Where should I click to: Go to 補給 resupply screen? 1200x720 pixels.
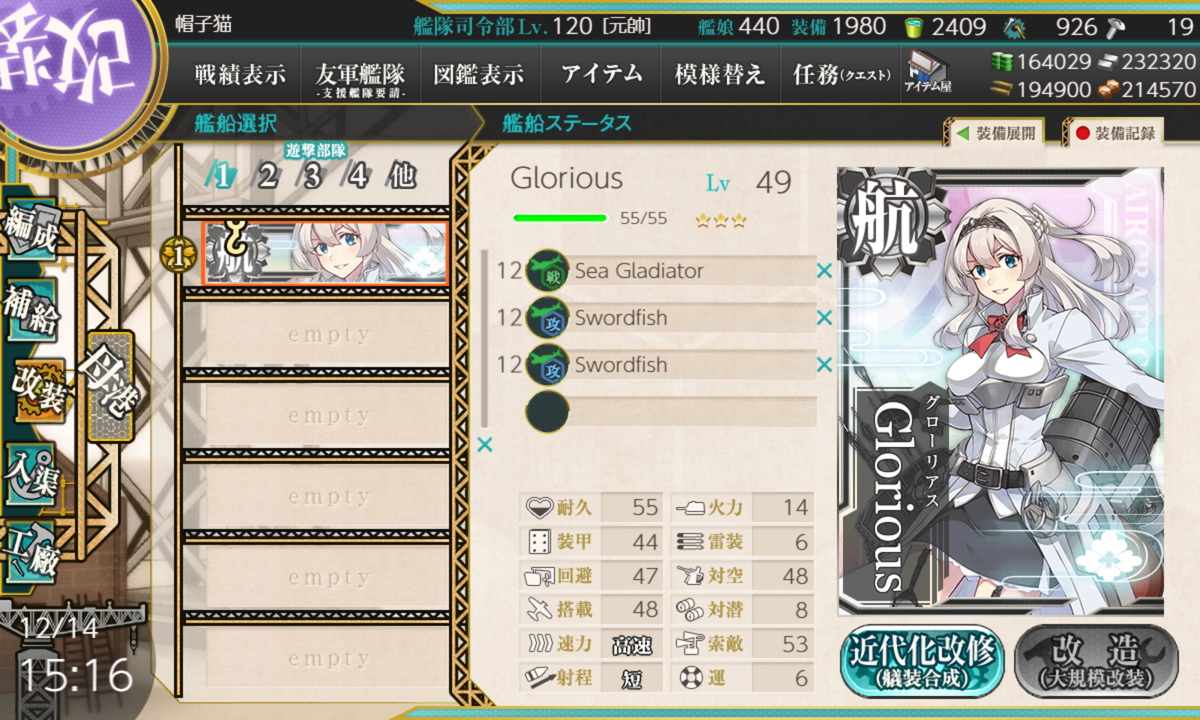32,310
